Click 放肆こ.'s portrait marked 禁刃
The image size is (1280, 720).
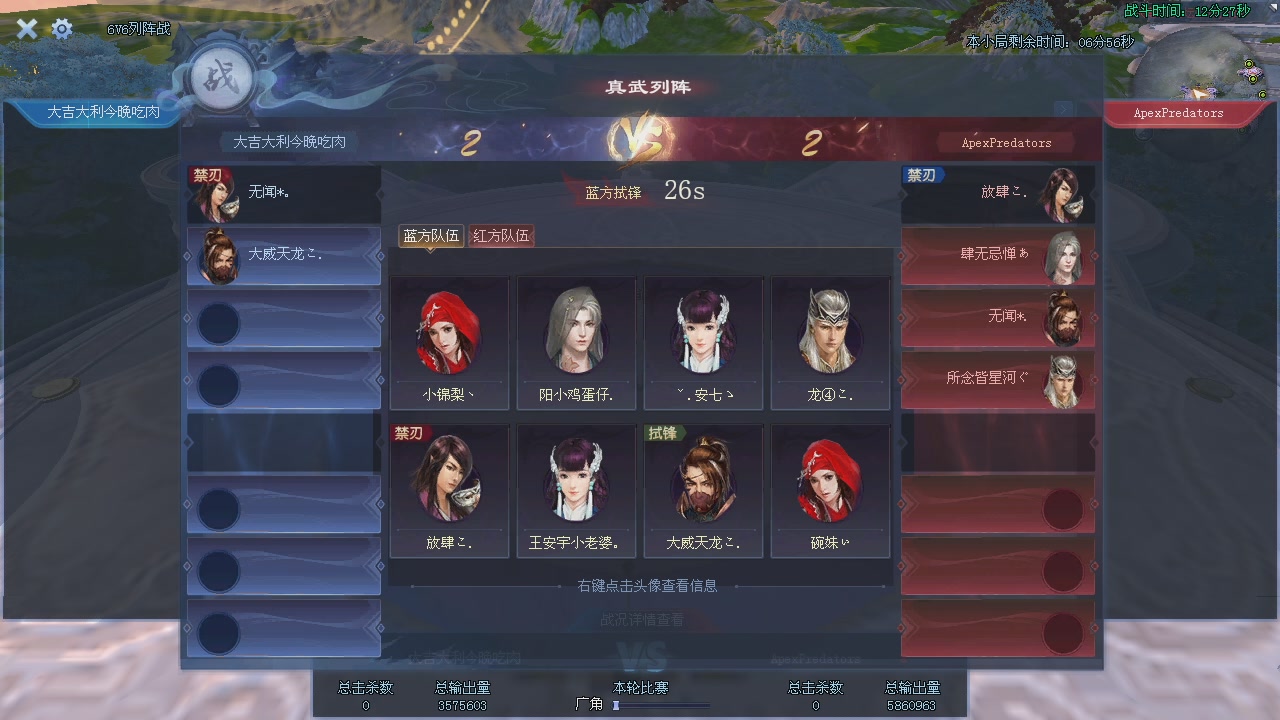click(450, 480)
